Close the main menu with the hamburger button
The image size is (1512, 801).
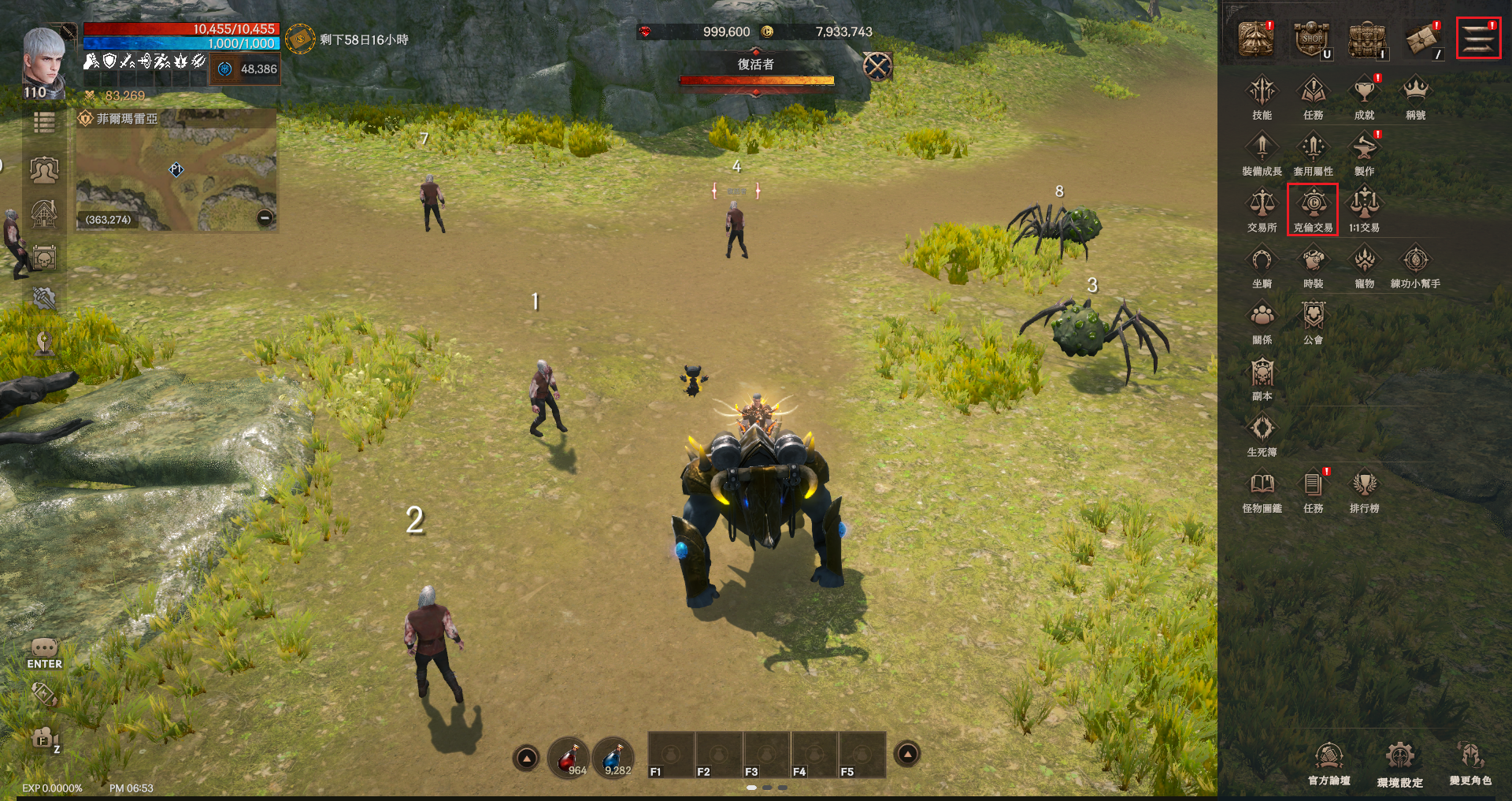point(1478,38)
